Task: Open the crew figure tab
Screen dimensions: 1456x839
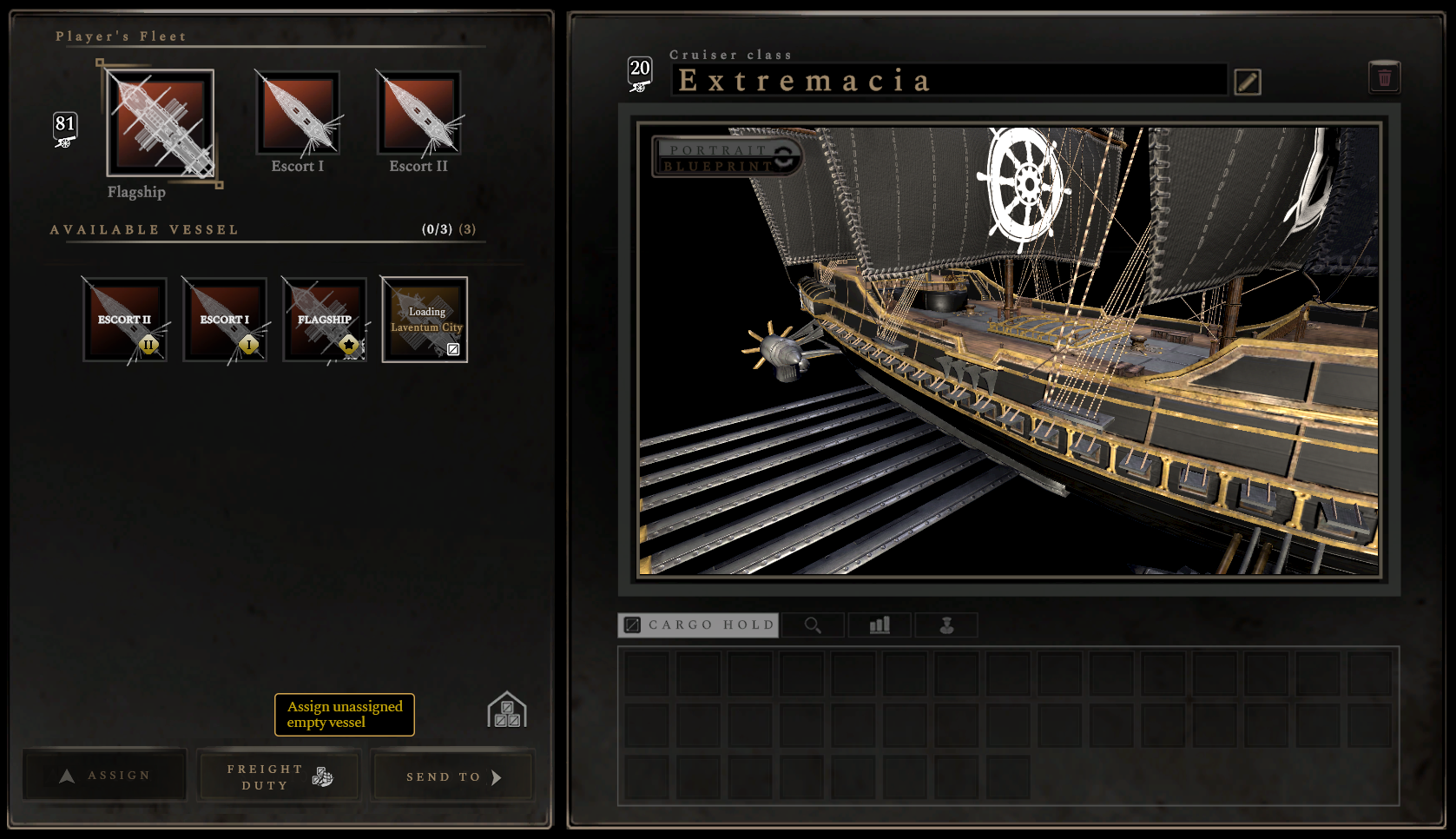Action: [946, 624]
